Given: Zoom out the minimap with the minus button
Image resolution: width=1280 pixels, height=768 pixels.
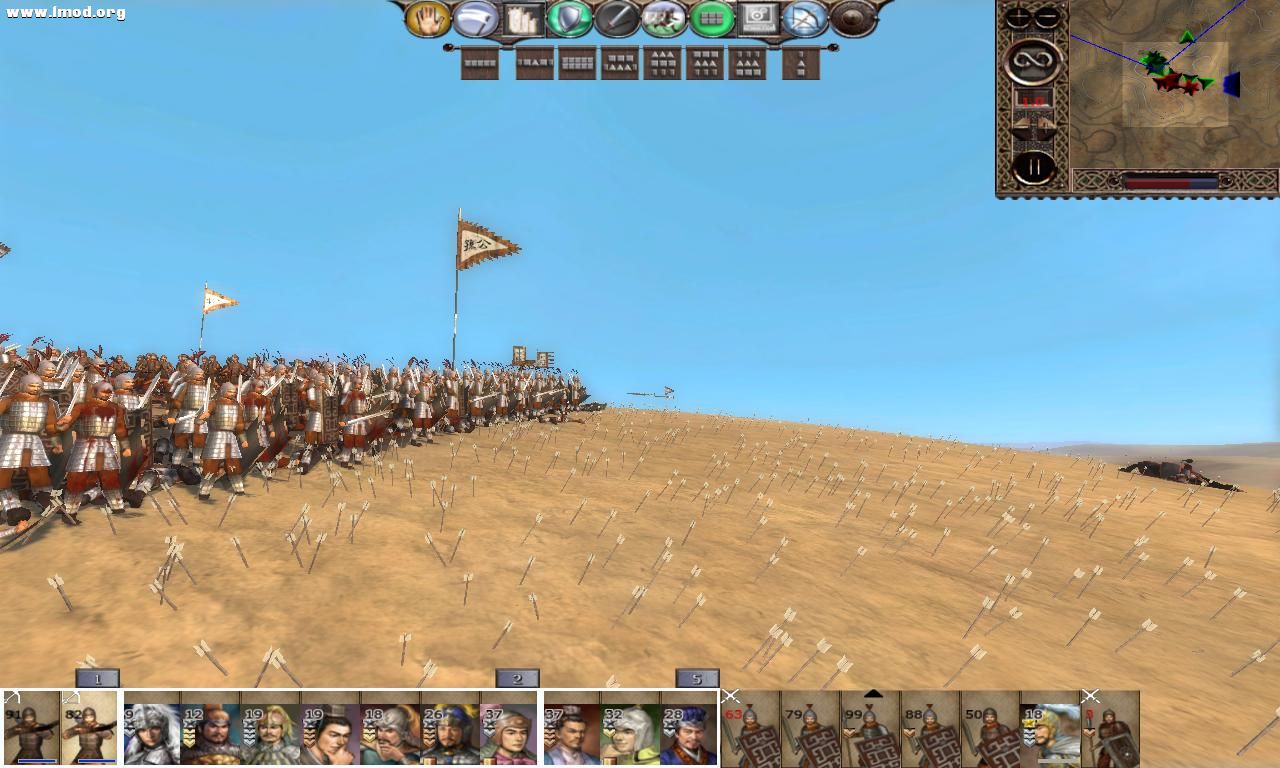Looking at the screenshot, I should [1047, 15].
